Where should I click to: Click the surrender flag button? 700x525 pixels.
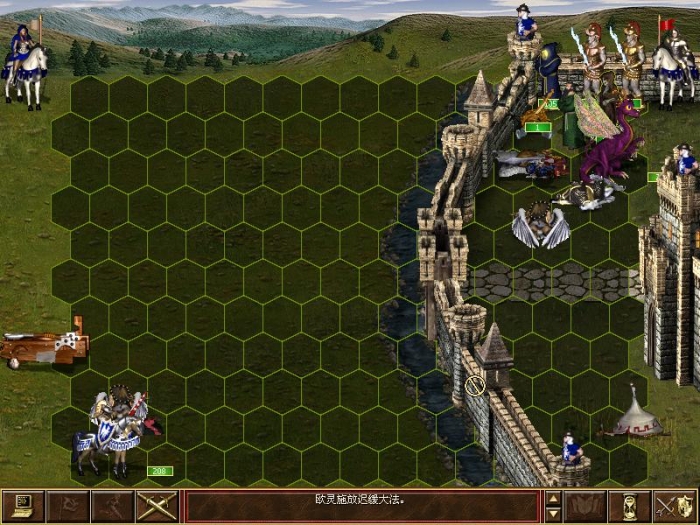(x=68, y=507)
